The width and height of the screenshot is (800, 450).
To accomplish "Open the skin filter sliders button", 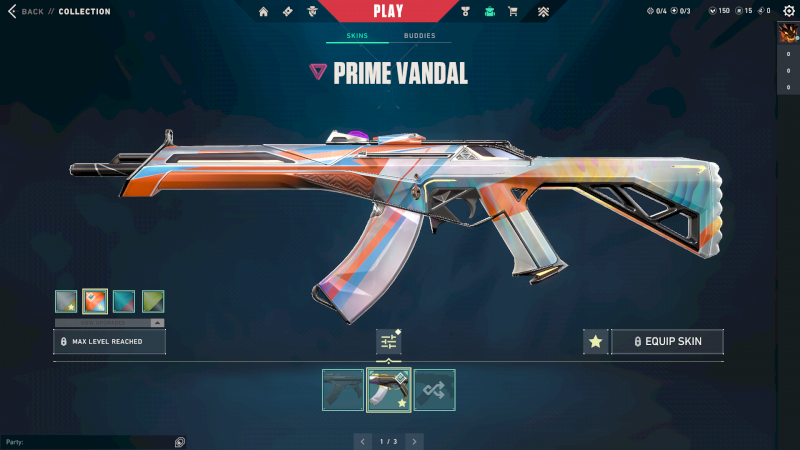I will (x=389, y=342).
